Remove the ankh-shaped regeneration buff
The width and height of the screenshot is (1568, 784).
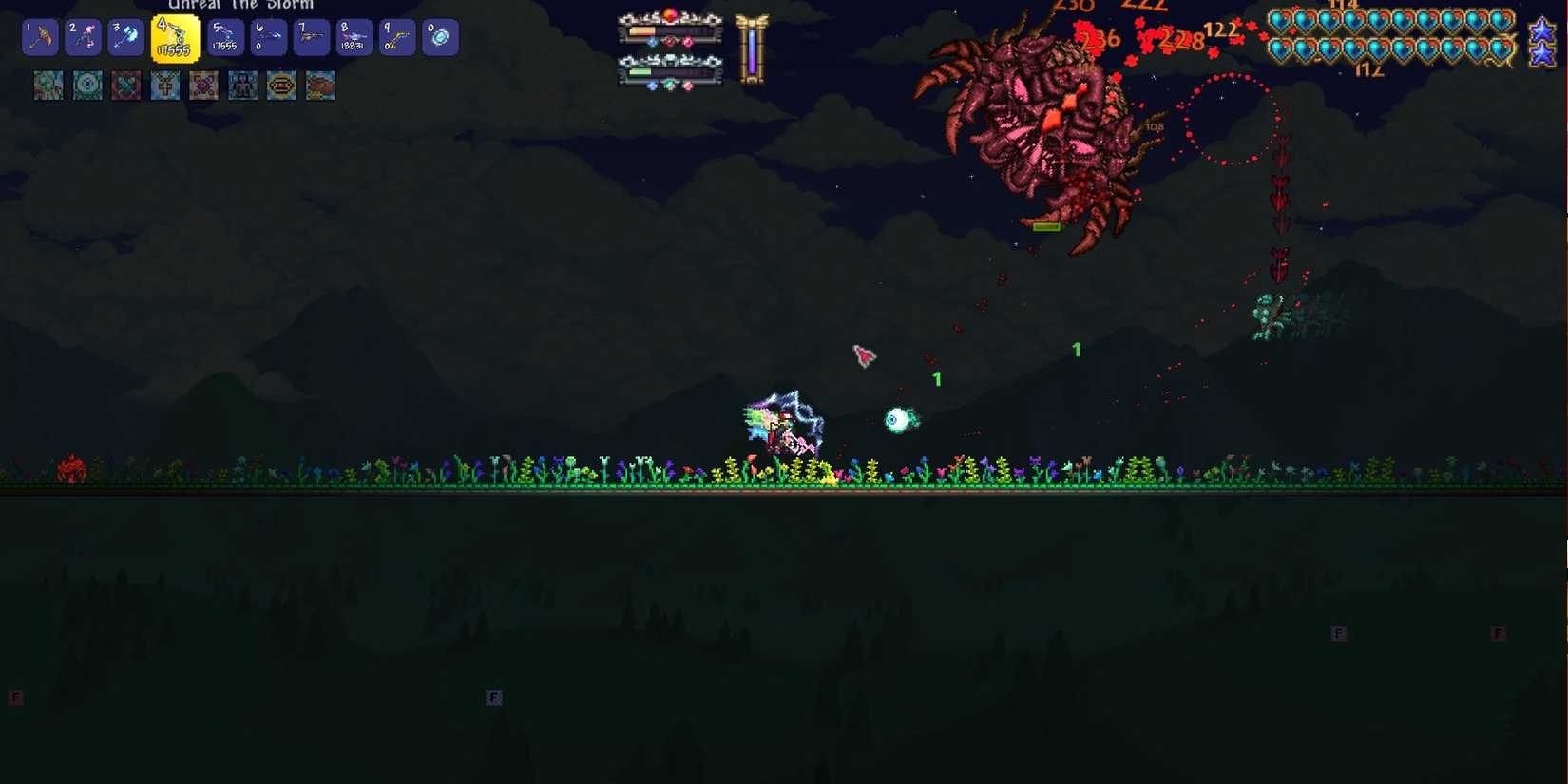pos(164,86)
